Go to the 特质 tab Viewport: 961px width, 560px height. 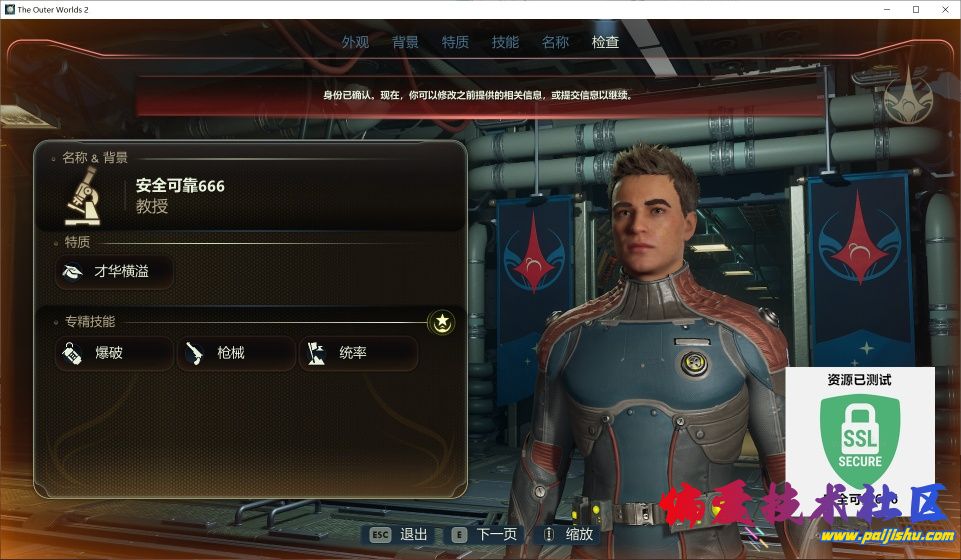coord(455,42)
